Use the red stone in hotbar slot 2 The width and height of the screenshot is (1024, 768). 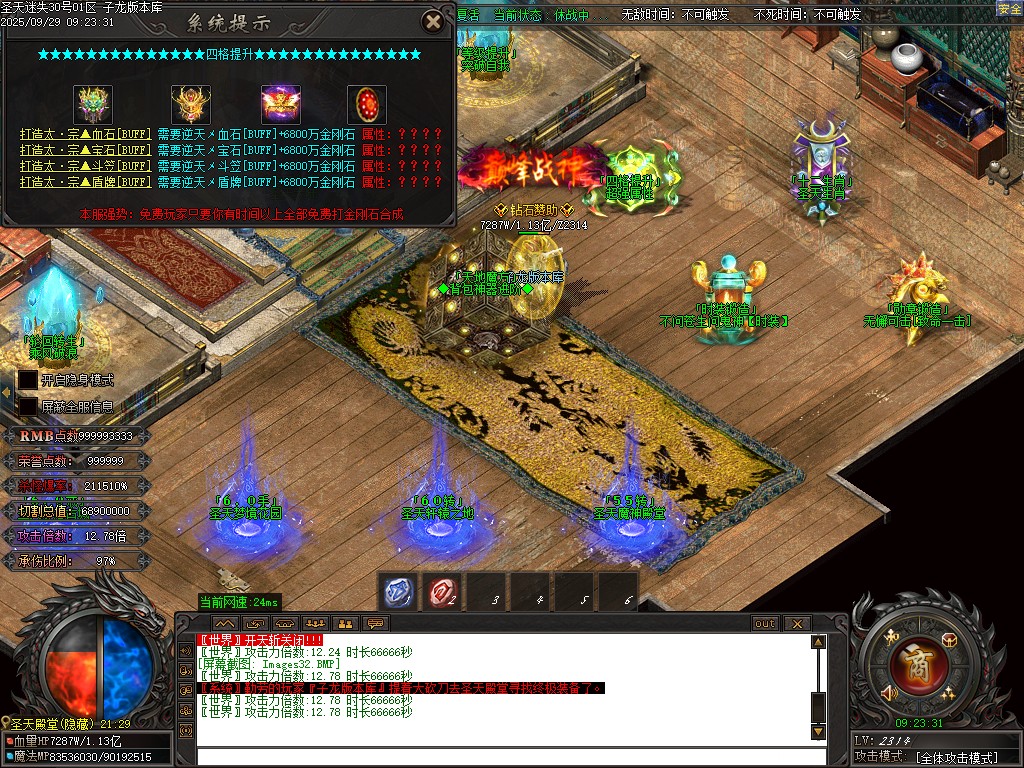click(x=442, y=591)
